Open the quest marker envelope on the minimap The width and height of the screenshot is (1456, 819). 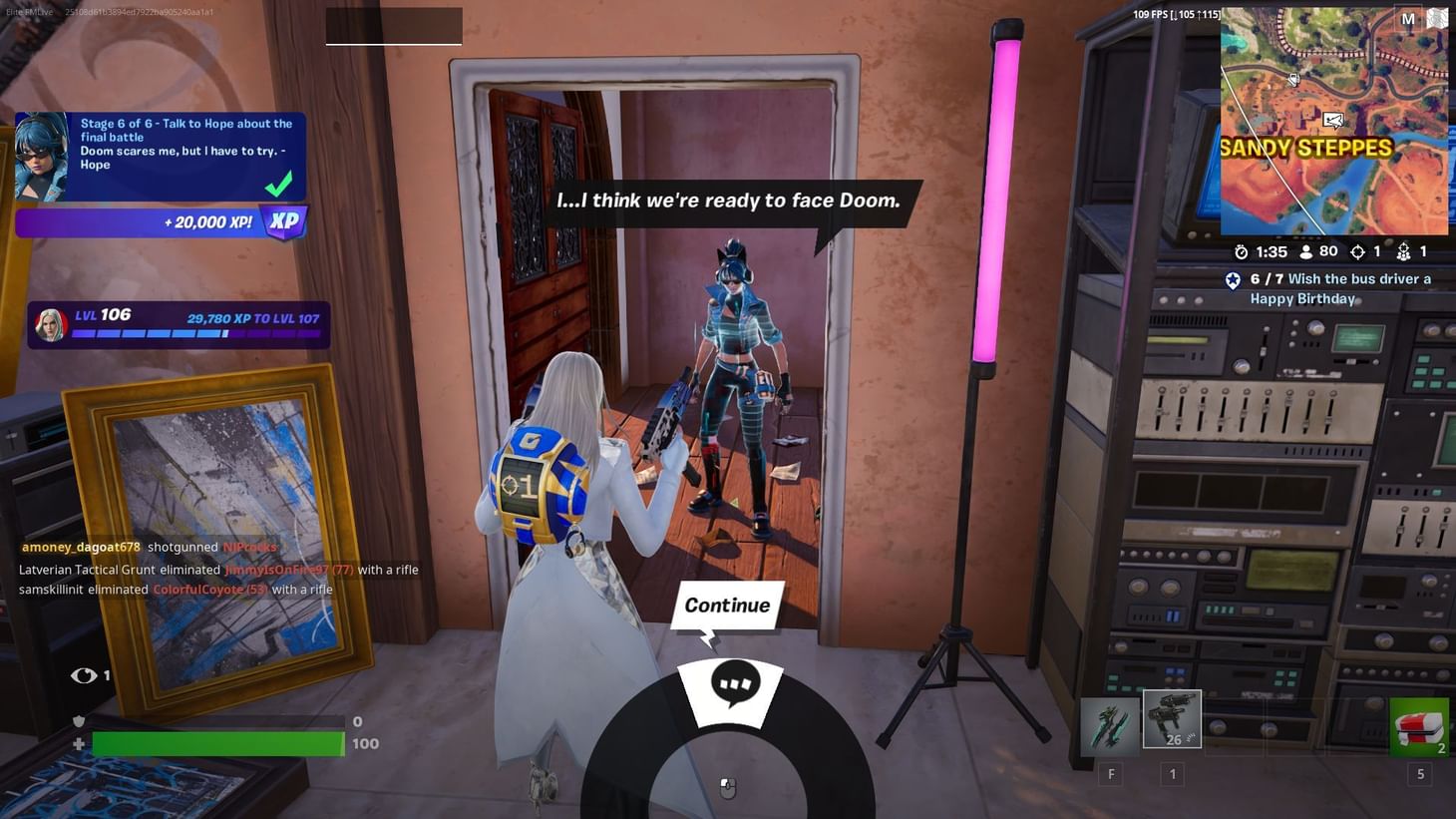1334,120
